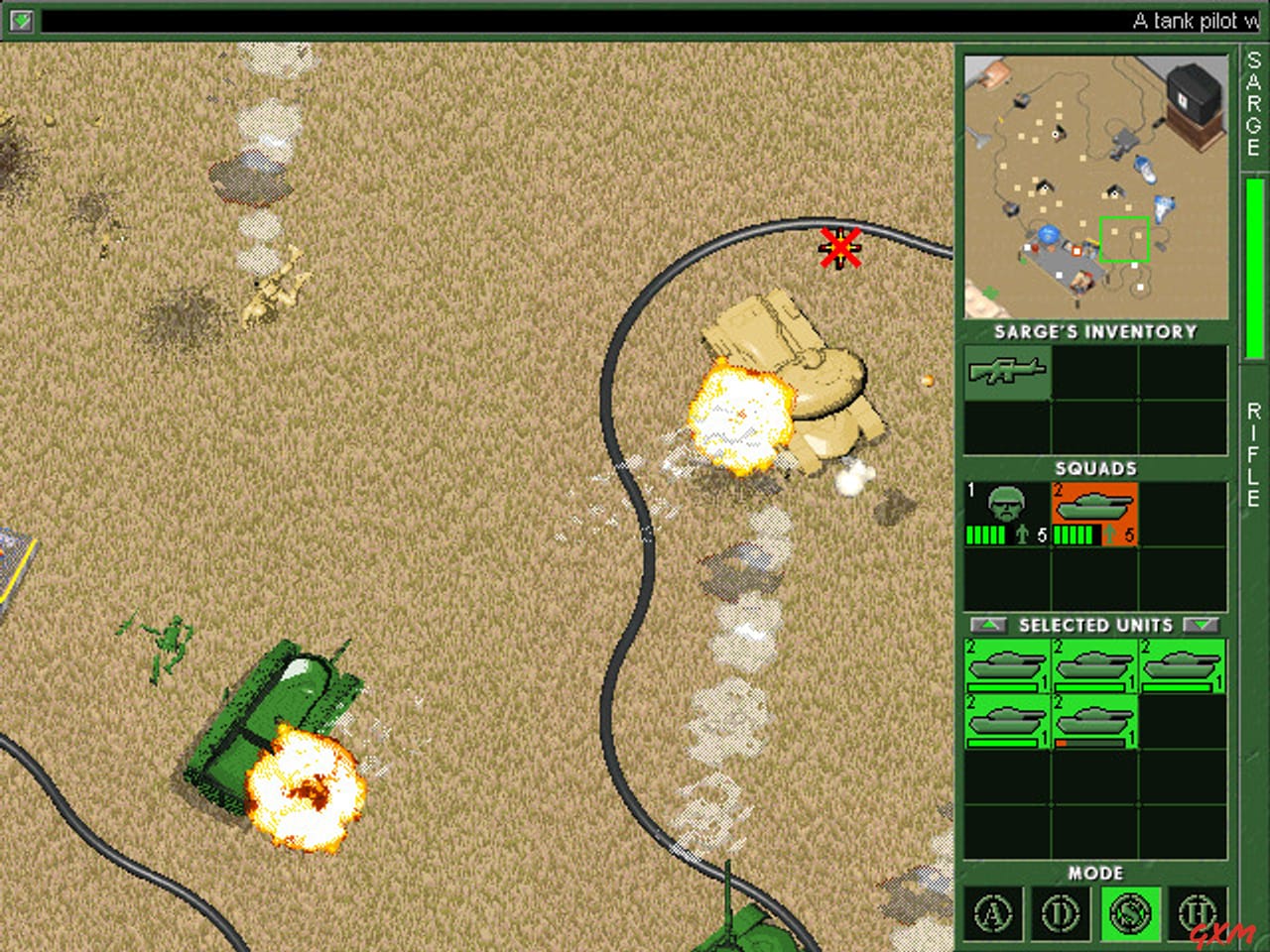1270x952 pixels.
Task: Click the left arrow beside SELECTED UNITS
Action: tap(987, 625)
